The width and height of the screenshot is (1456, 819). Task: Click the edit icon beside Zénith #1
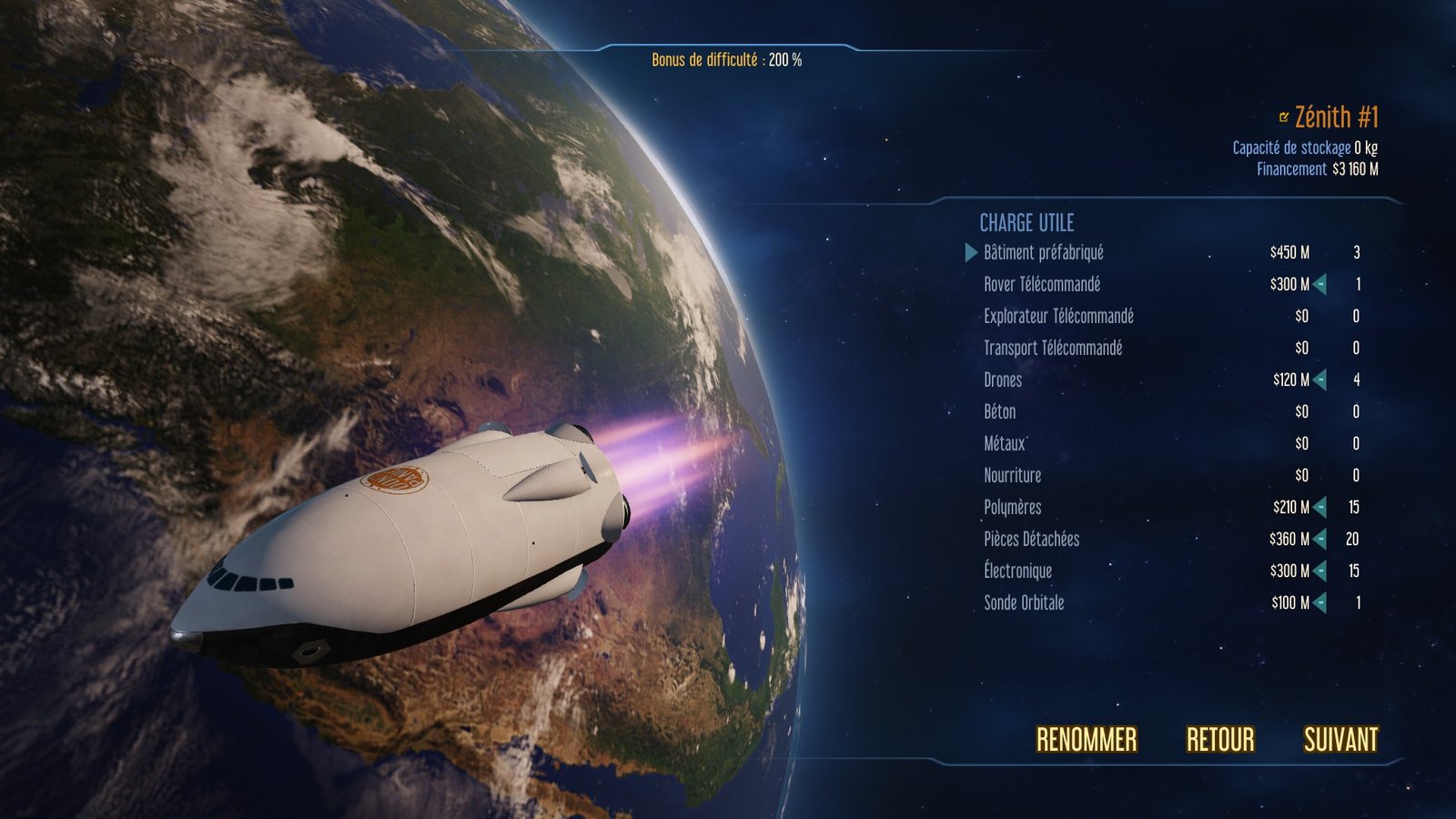point(1284,117)
